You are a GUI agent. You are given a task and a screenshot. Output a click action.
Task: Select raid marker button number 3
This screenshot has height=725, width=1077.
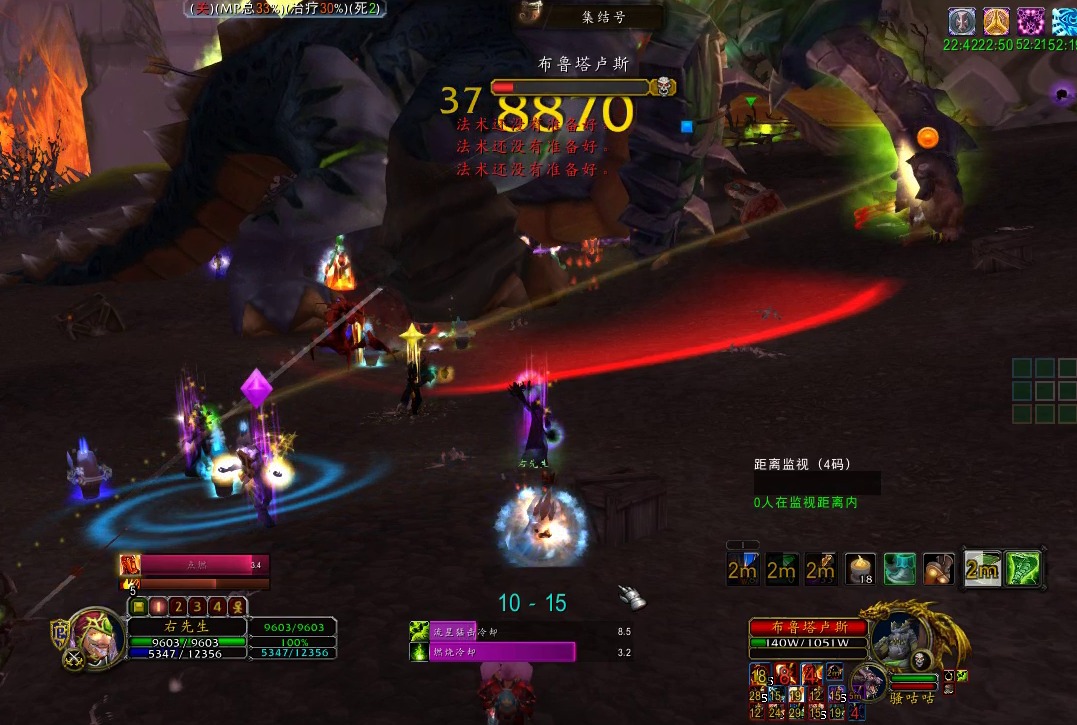point(198,606)
